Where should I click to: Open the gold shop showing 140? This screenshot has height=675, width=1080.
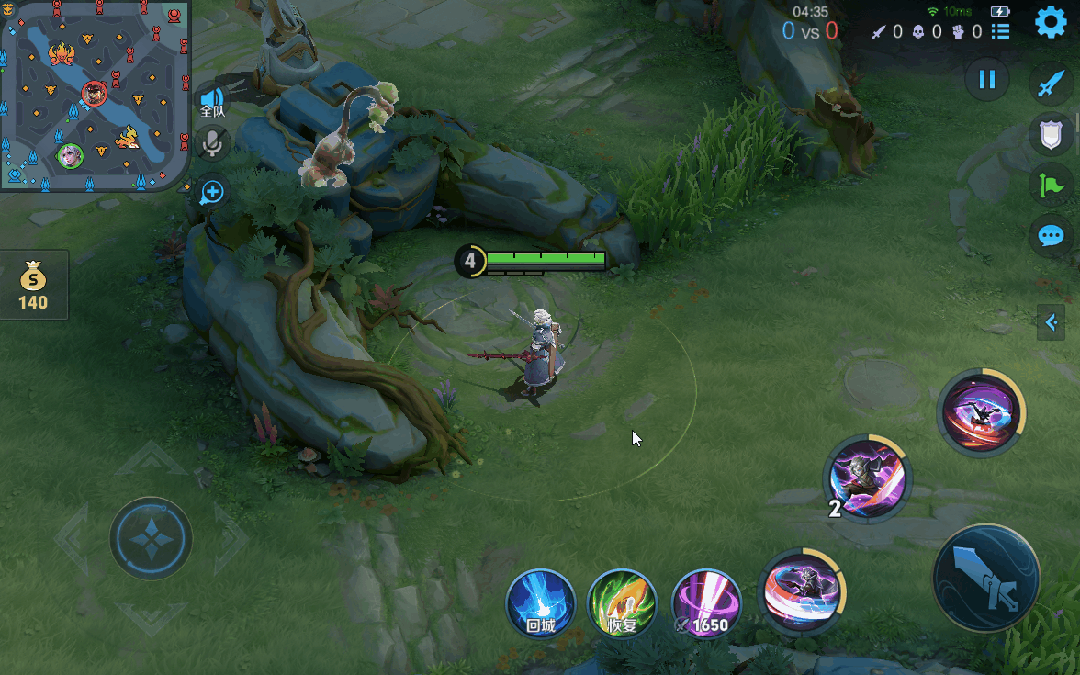[33, 286]
